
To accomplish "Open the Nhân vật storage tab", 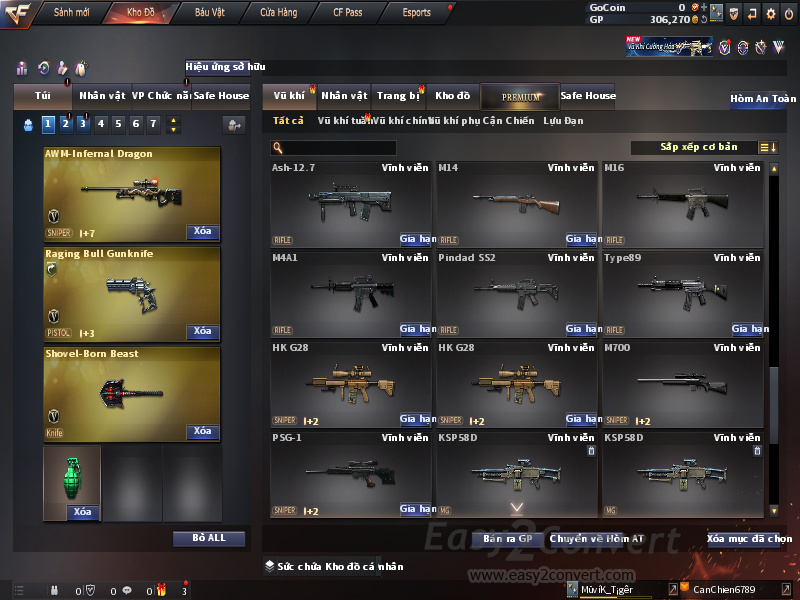I will 345,96.
